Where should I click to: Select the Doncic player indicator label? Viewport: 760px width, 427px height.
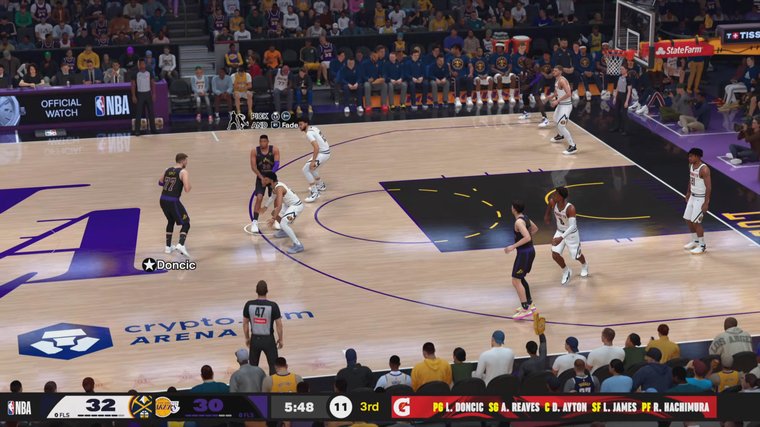coord(169,265)
